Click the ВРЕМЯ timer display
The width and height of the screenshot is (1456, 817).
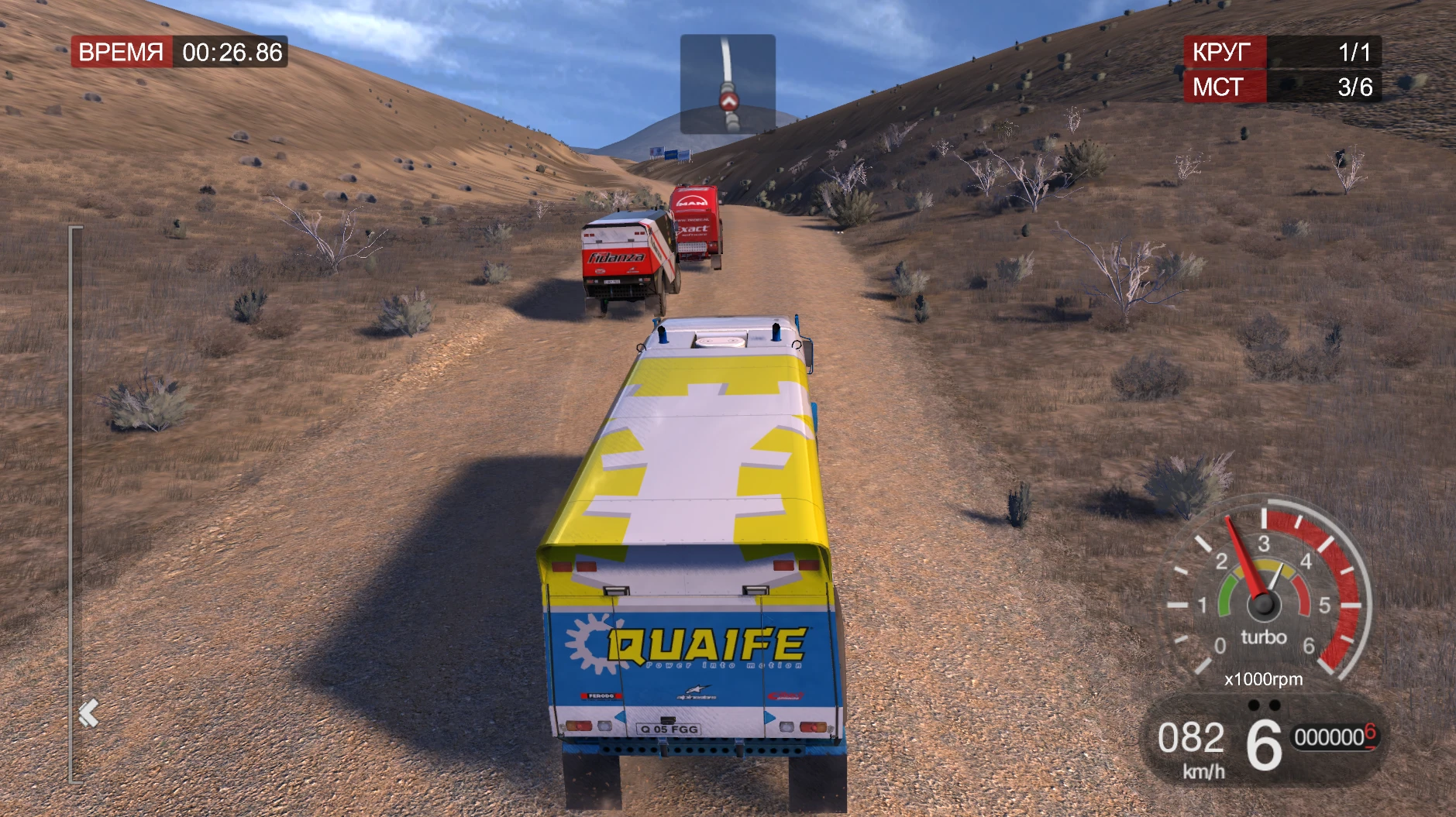click(x=179, y=53)
